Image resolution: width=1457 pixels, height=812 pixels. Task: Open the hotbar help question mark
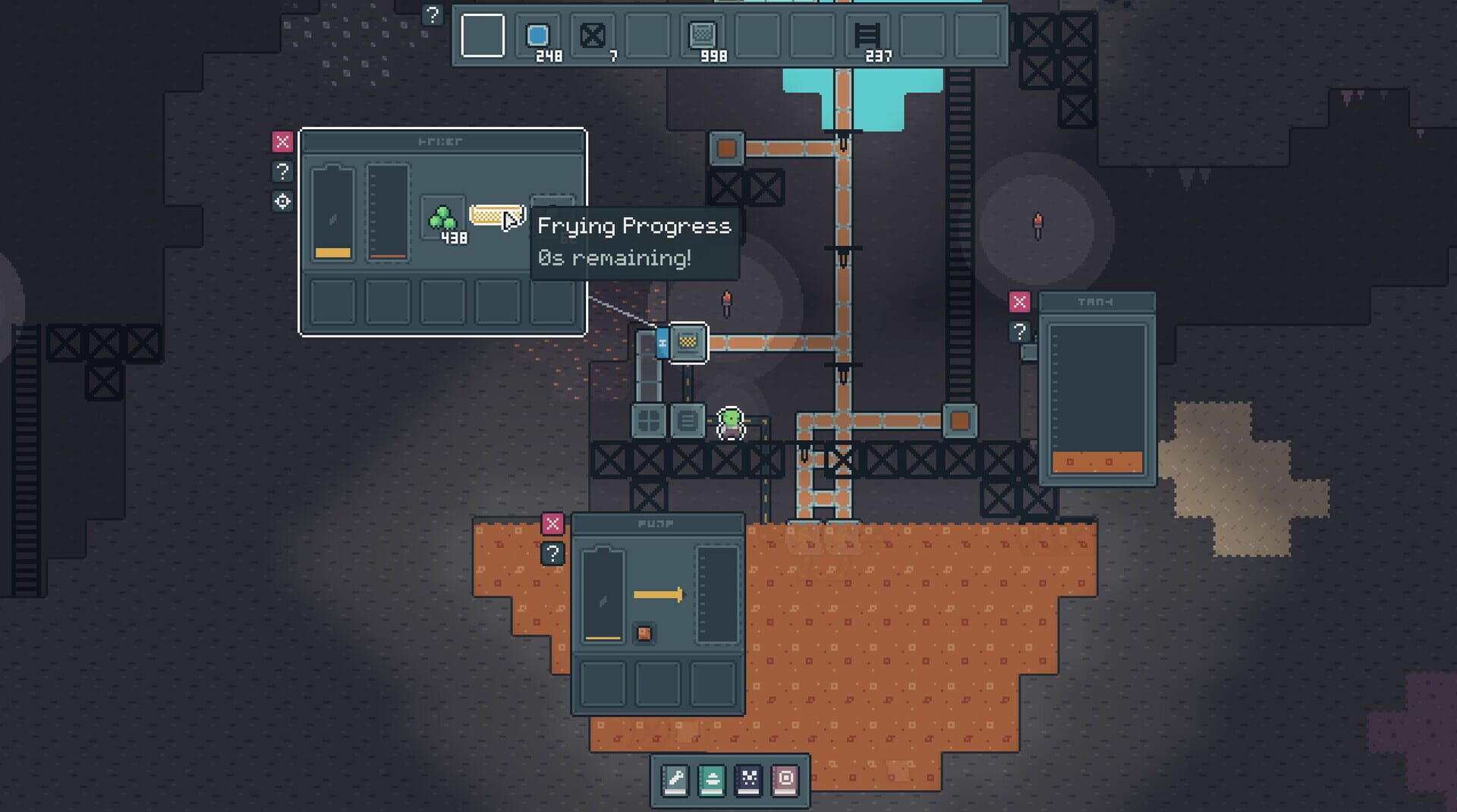(433, 13)
